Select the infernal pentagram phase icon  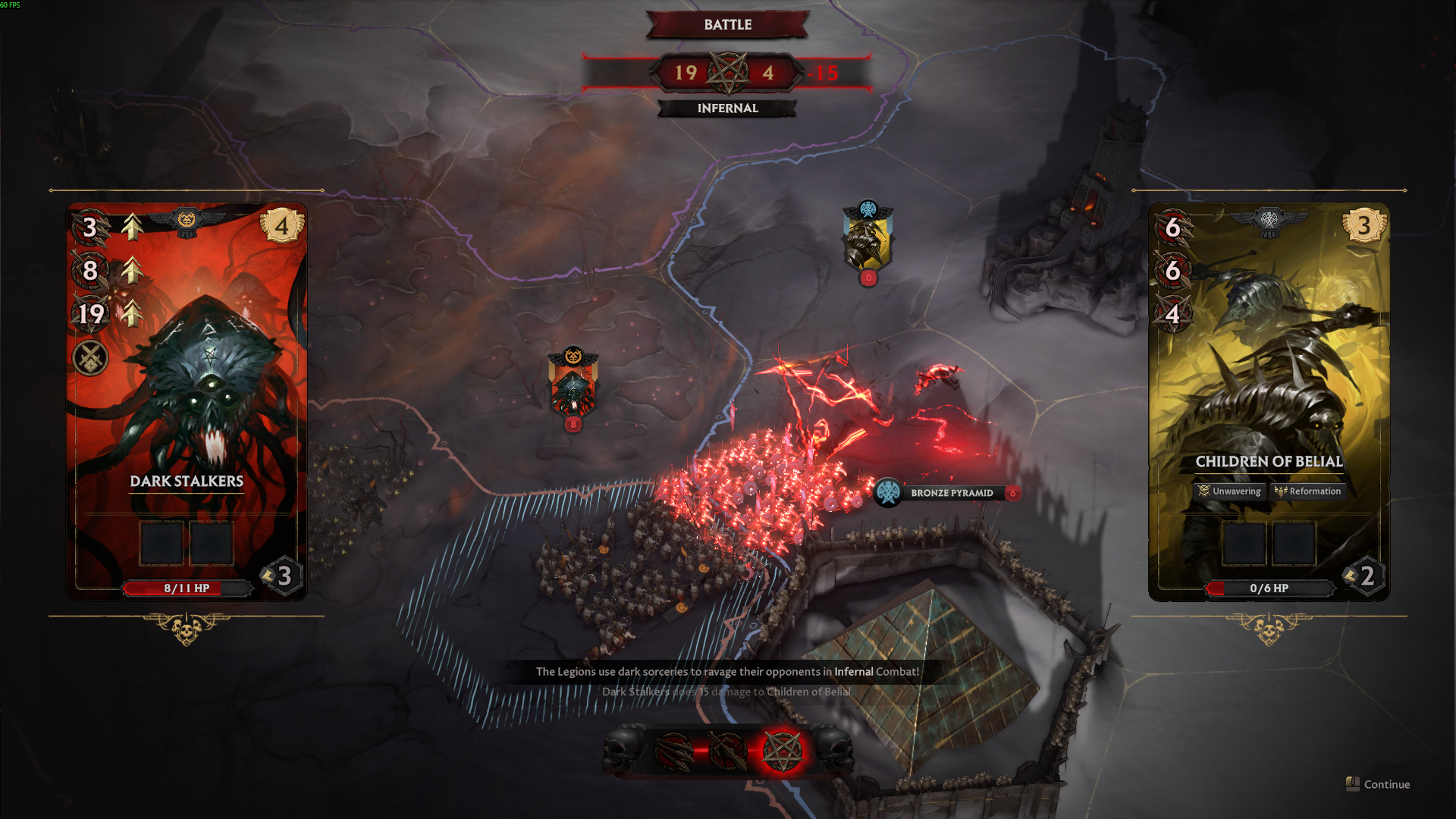(782, 751)
